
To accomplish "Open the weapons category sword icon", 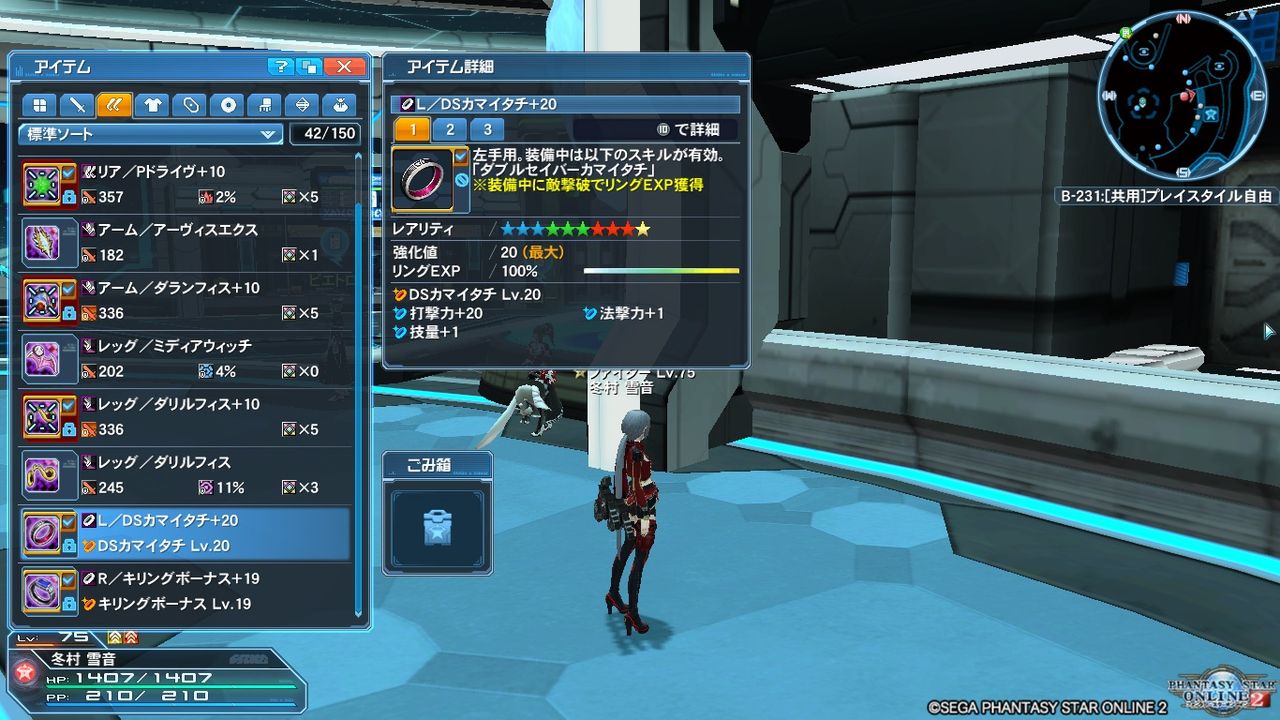I will pos(77,104).
